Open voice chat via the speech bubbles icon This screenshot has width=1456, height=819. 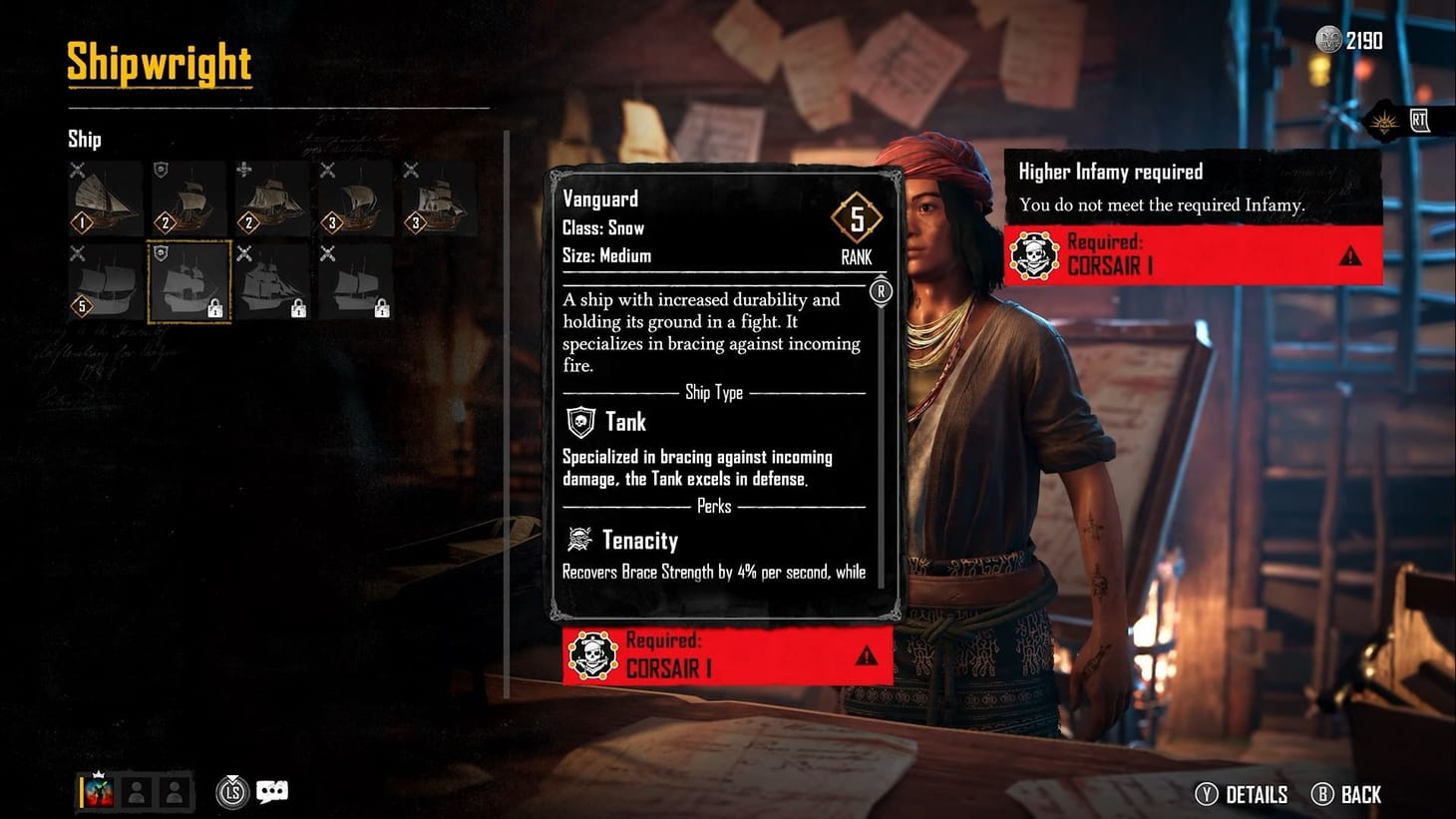pos(271,790)
